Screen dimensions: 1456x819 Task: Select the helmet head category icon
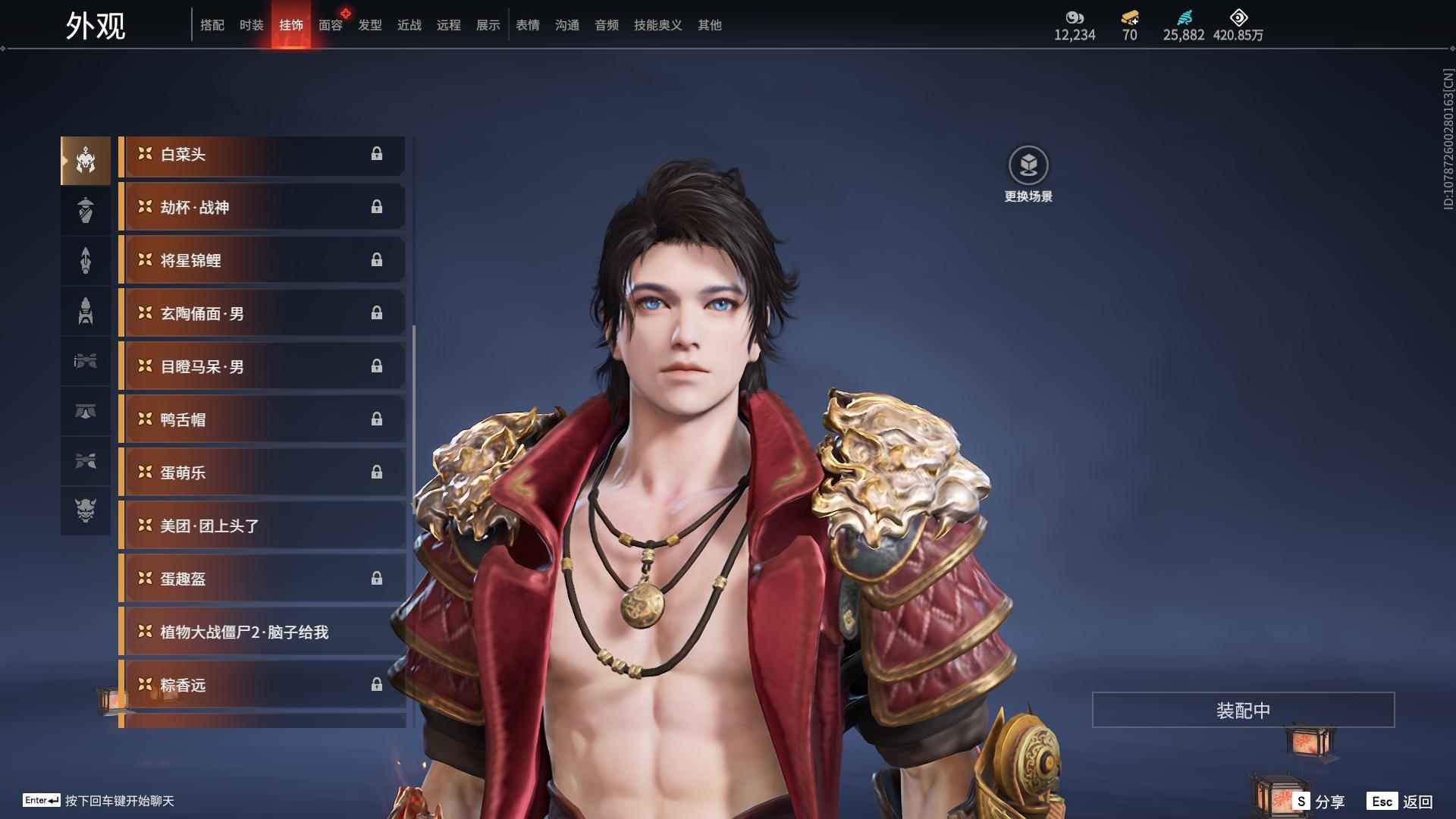[86, 160]
